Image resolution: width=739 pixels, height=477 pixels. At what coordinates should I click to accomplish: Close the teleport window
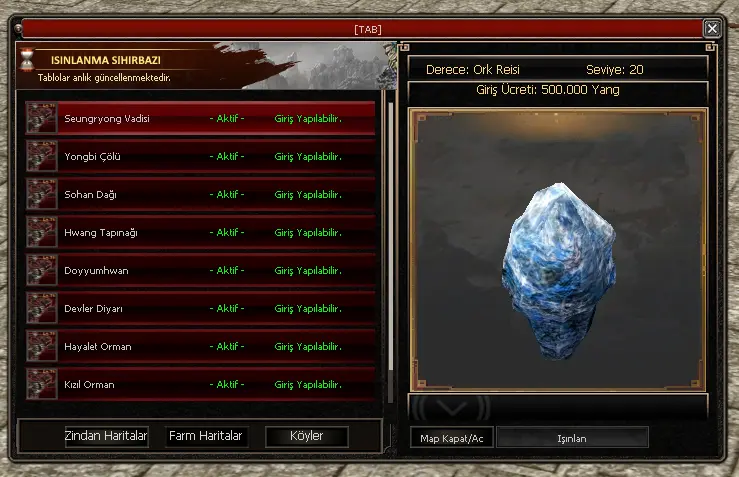coord(711,29)
